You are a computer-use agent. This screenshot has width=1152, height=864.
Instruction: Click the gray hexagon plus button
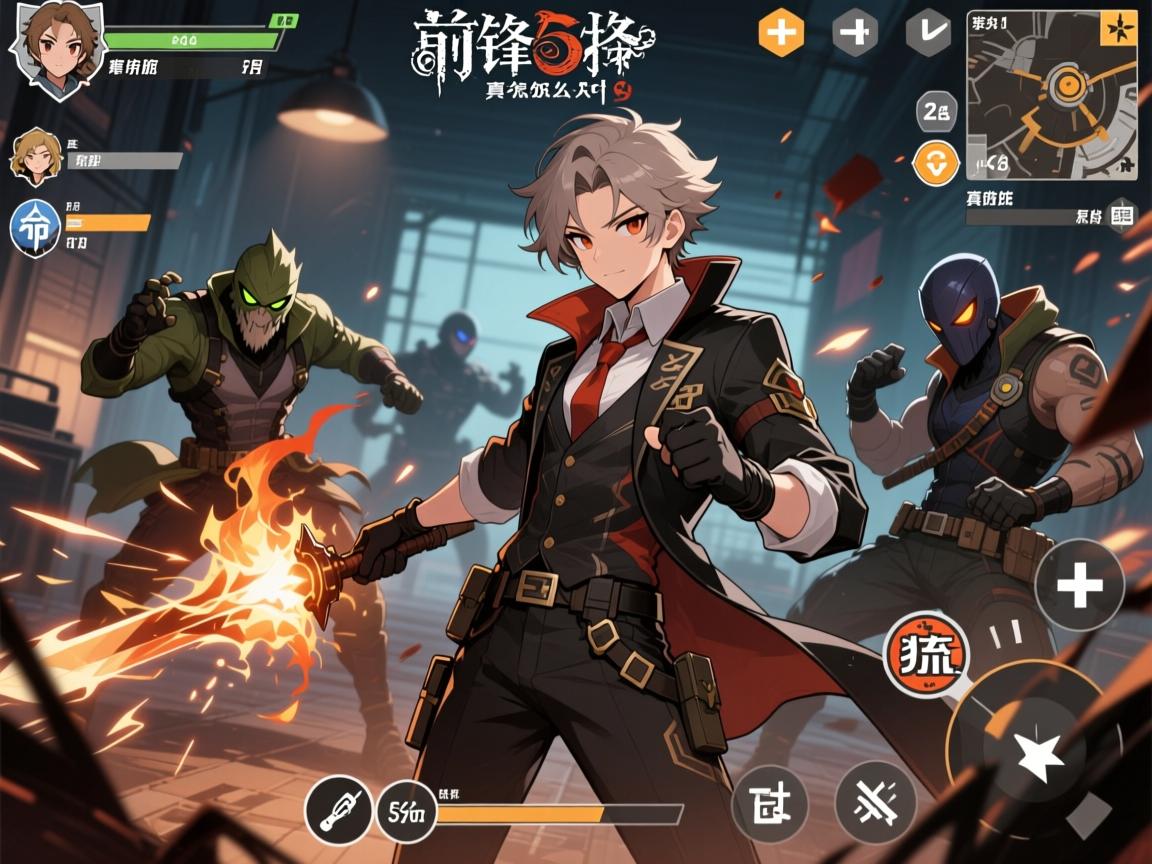855,33
